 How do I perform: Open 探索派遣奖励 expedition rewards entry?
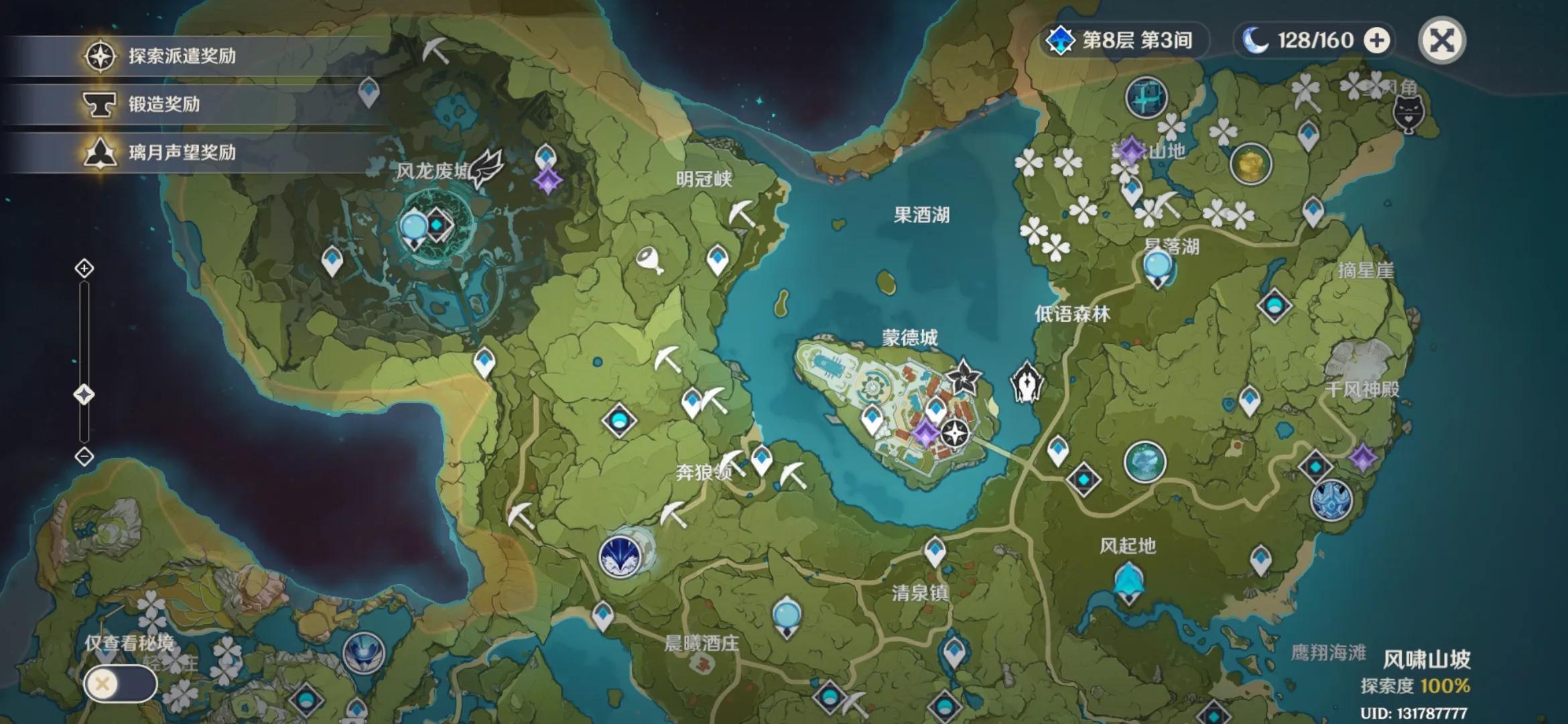click(x=181, y=56)
